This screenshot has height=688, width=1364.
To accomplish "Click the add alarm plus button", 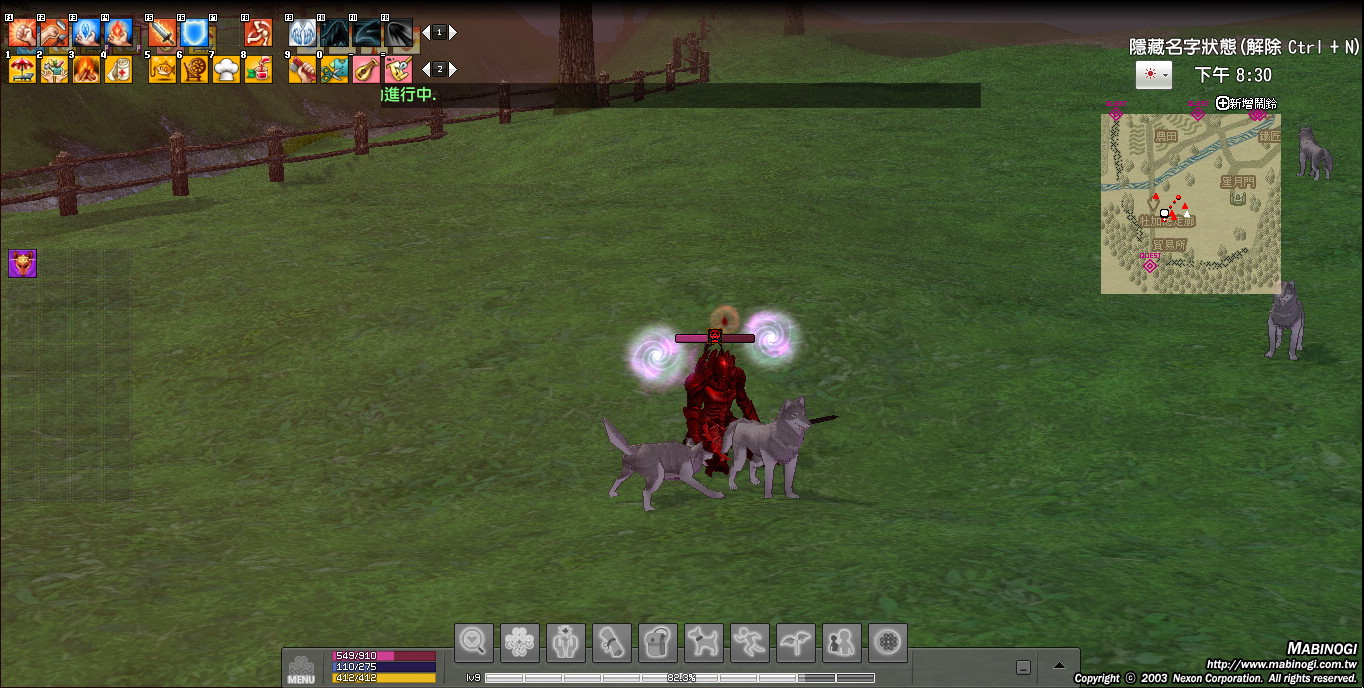I will pos(1223,103).
